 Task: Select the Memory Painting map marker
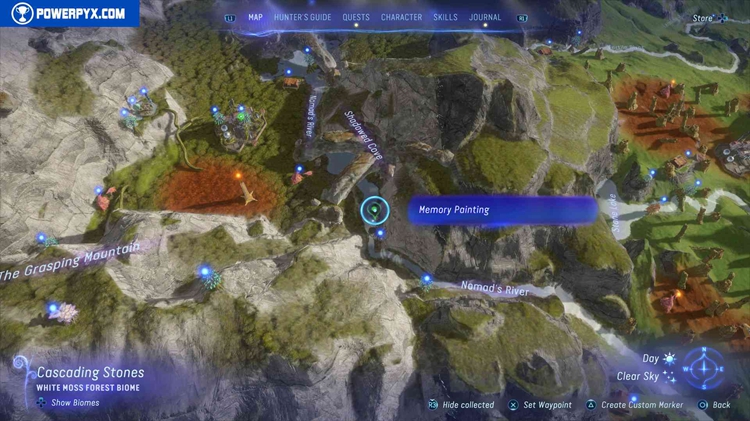(x=375, y=210)
